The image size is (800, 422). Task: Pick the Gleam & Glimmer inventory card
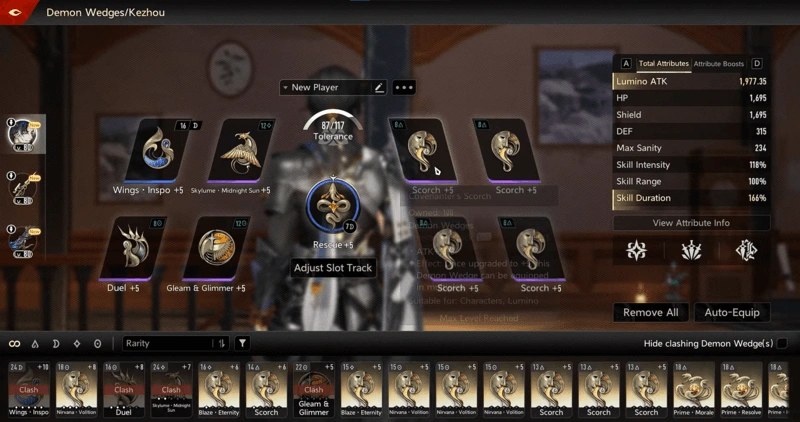pyautogui.click(x=313, y=389)
